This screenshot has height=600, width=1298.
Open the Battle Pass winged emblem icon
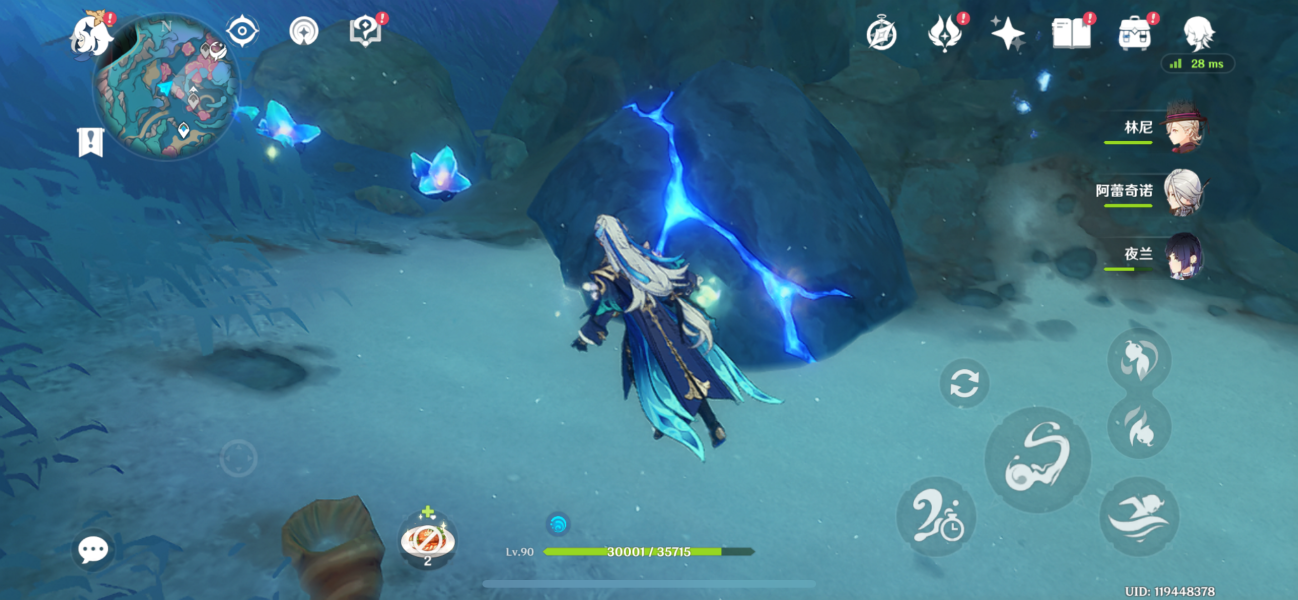943,34
